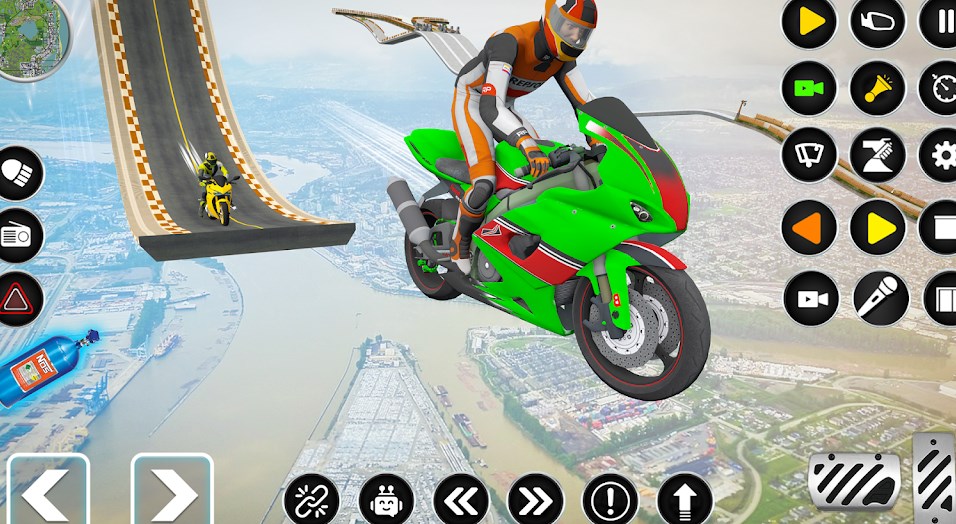956x524 pixels.
Task: Activate the robot face icon
Action: coord(386,499)
